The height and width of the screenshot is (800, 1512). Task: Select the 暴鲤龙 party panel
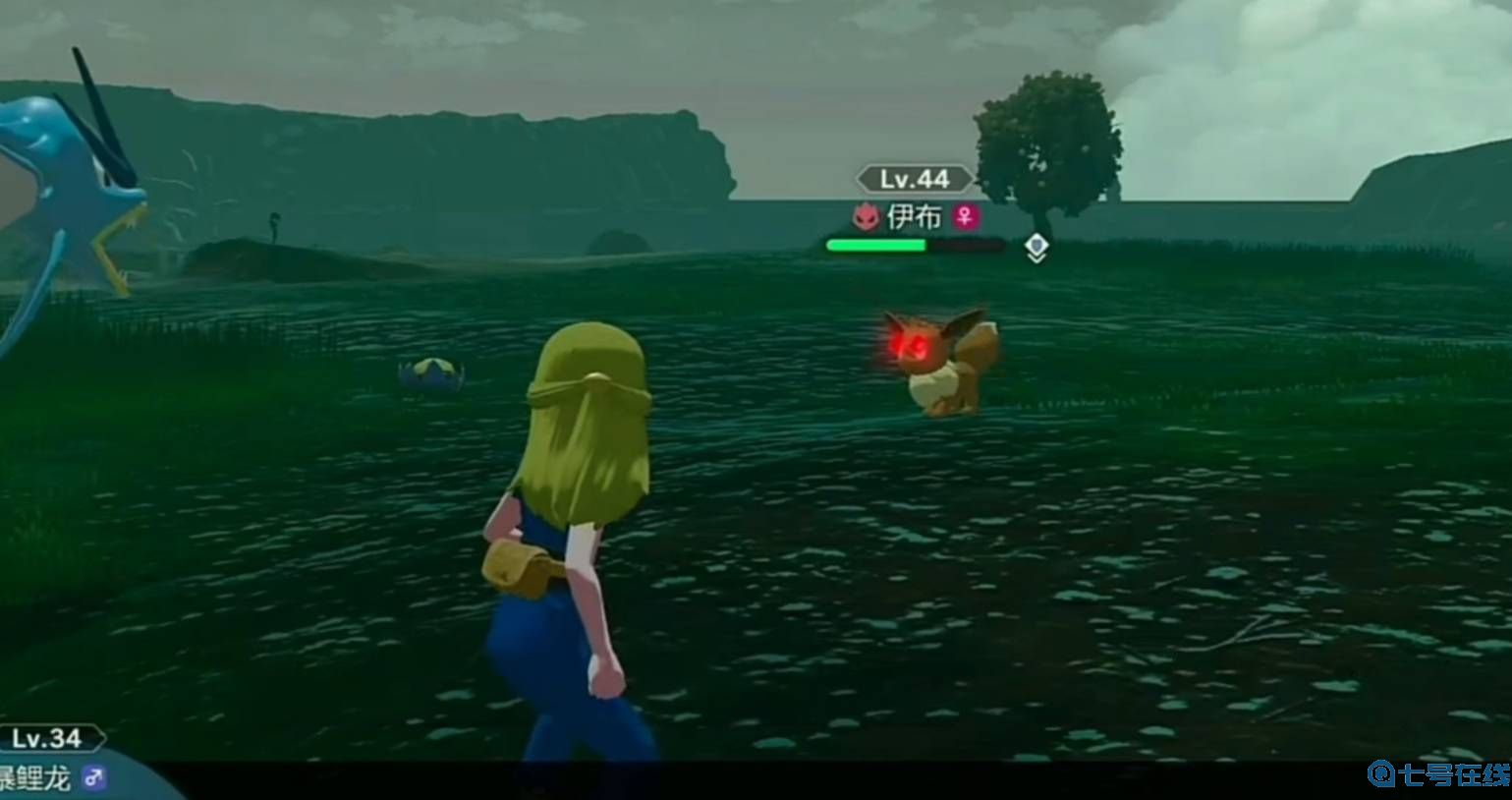[x=54, y=767]
